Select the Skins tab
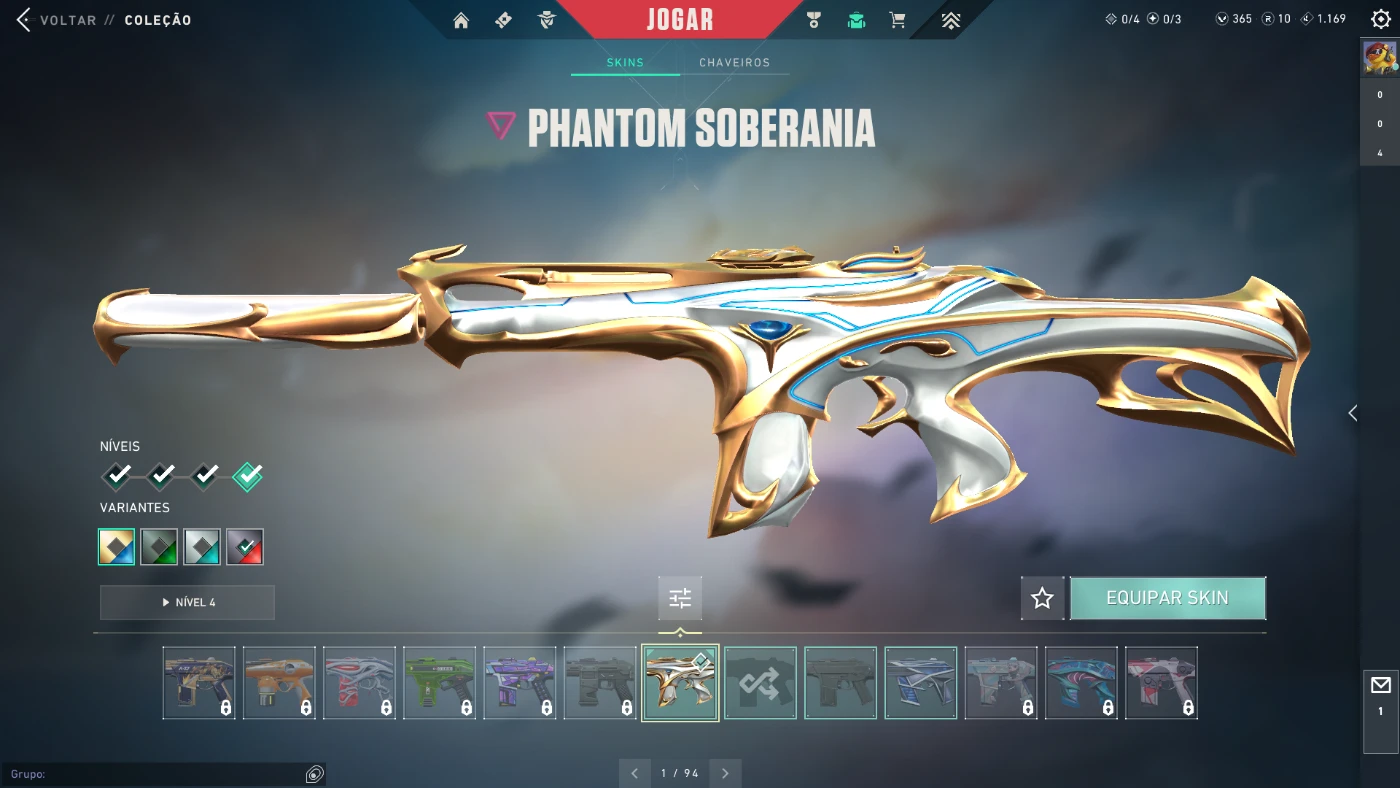This screenshot has width=1400, height=788. pyautogui.click(x=625, y=63)
